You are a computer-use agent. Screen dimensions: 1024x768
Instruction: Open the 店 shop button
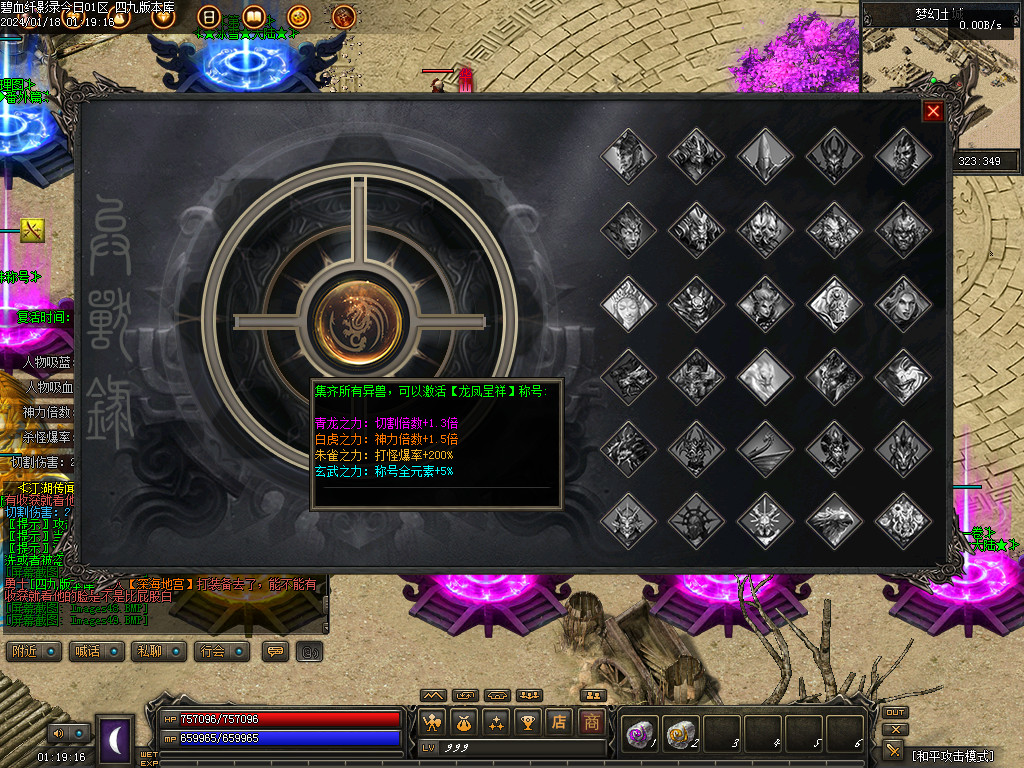[560, 721]
